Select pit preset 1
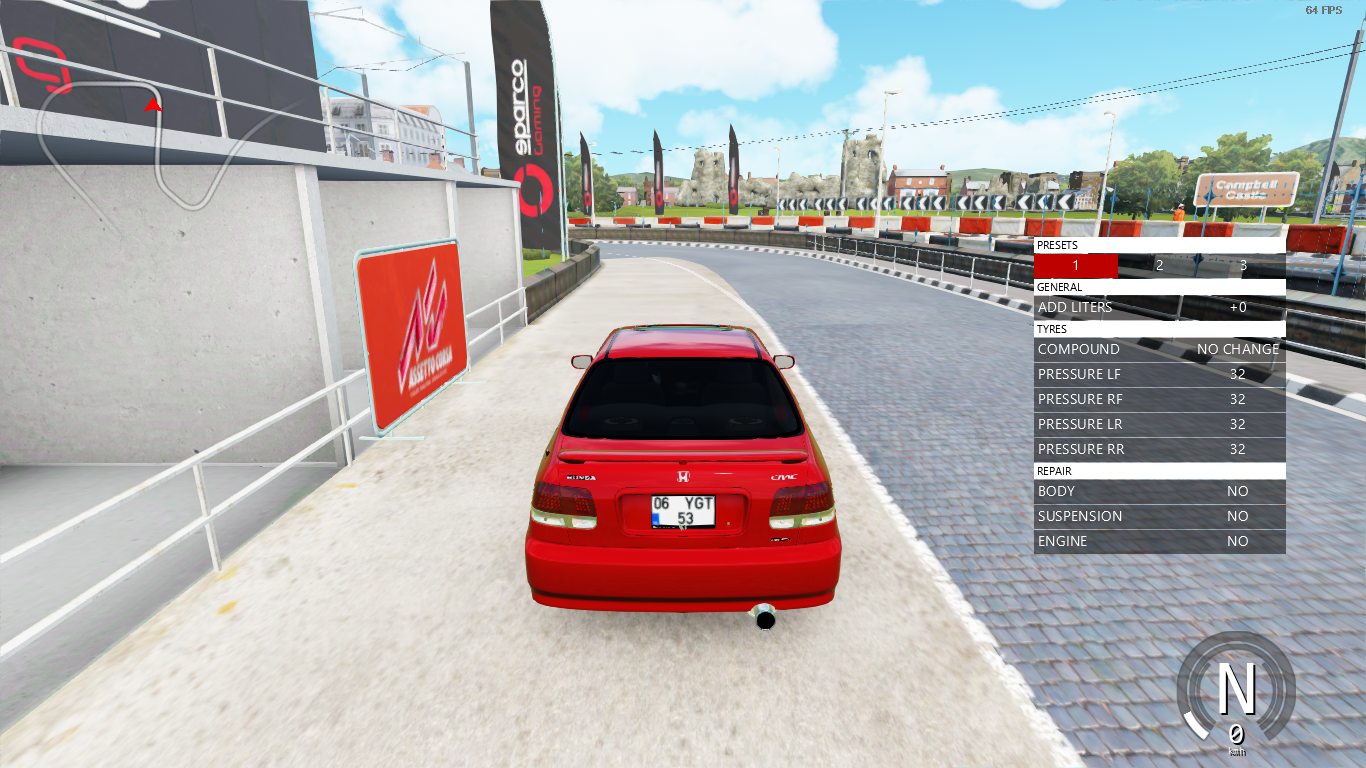 point(1075,266)
